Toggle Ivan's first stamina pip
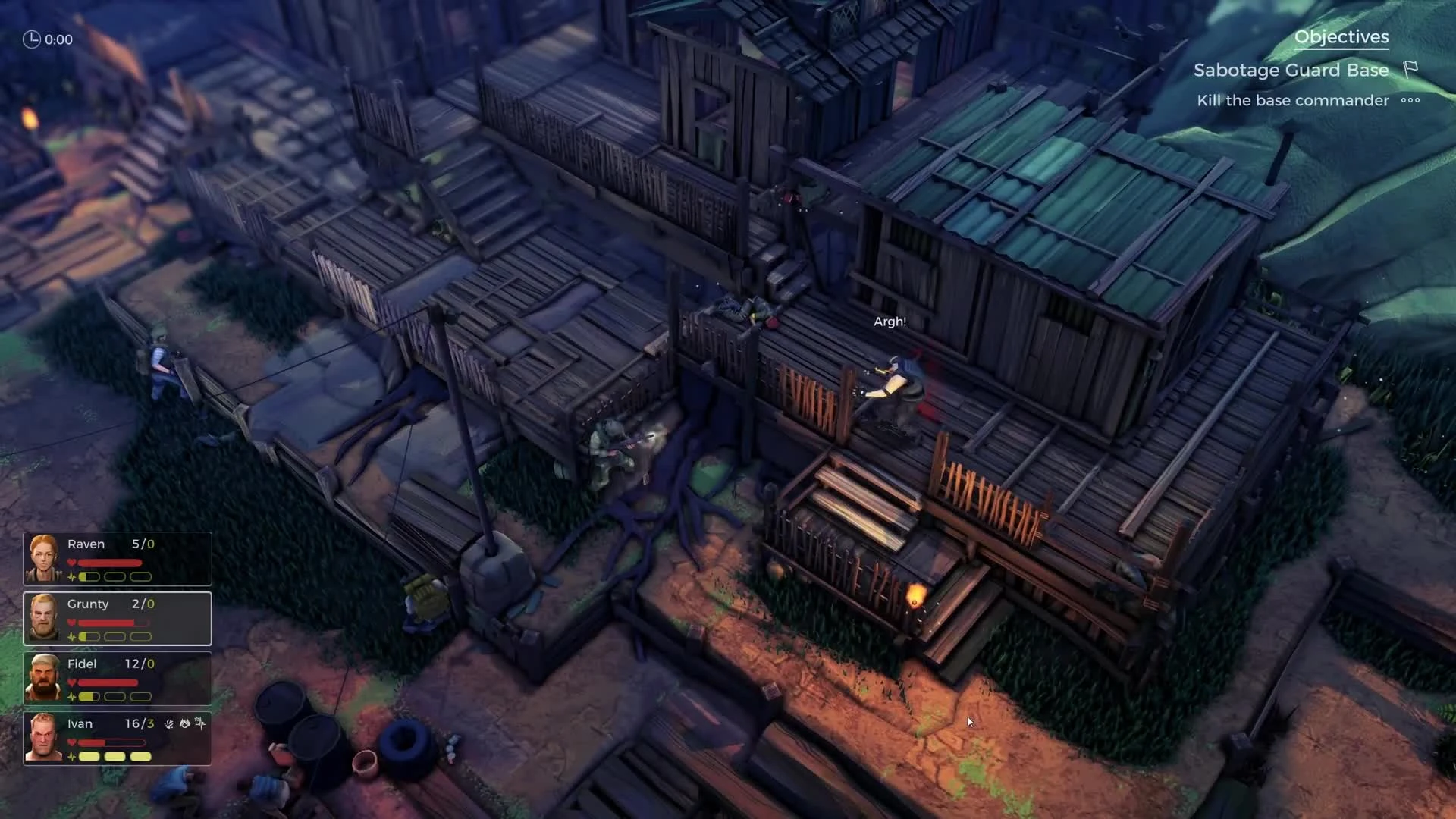The width and height of the screenshot is (1456, 819). pyautogui.click(x=89, y=756)
